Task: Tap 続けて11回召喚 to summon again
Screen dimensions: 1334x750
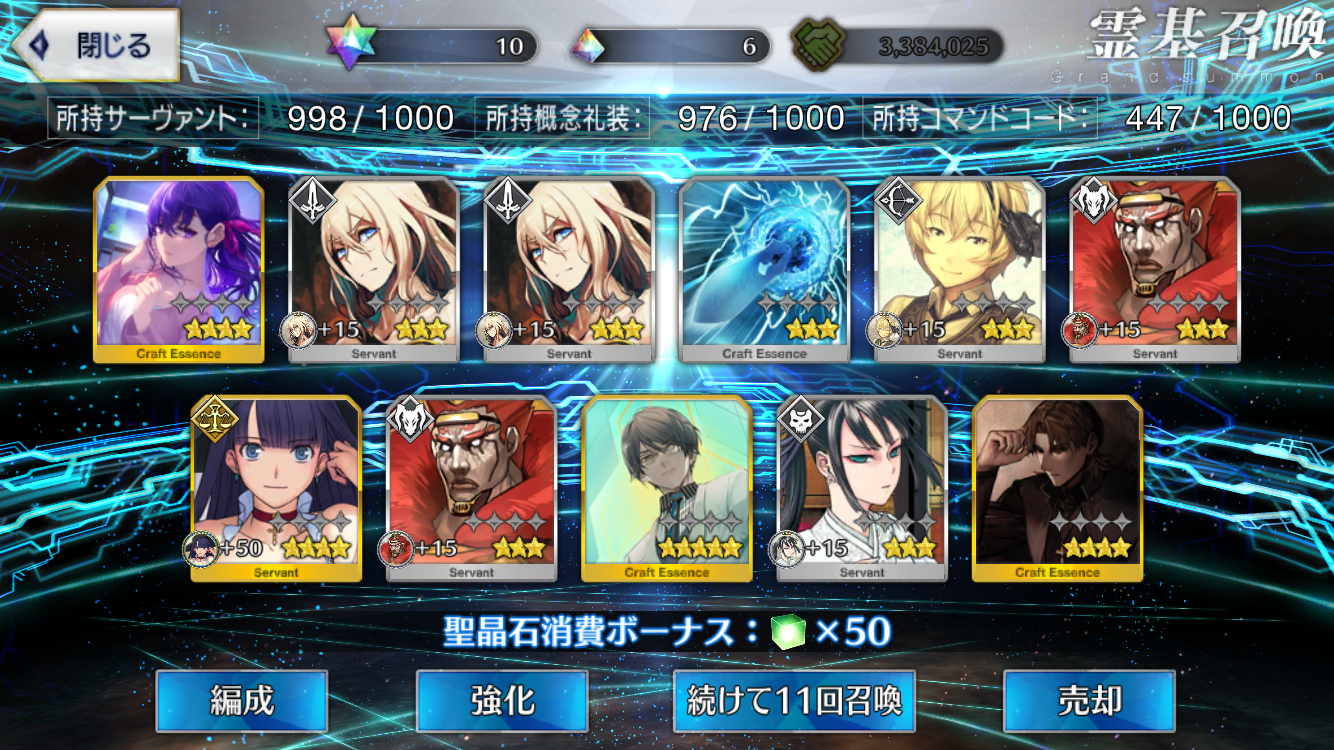Action: (x=795, y=701)
